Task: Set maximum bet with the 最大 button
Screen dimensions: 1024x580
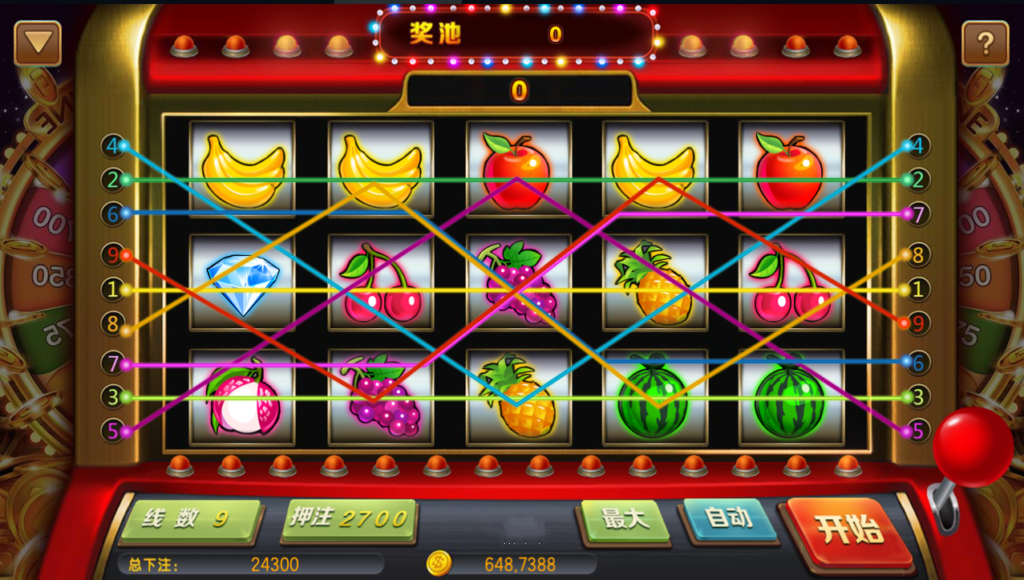Action: (626, 521)
